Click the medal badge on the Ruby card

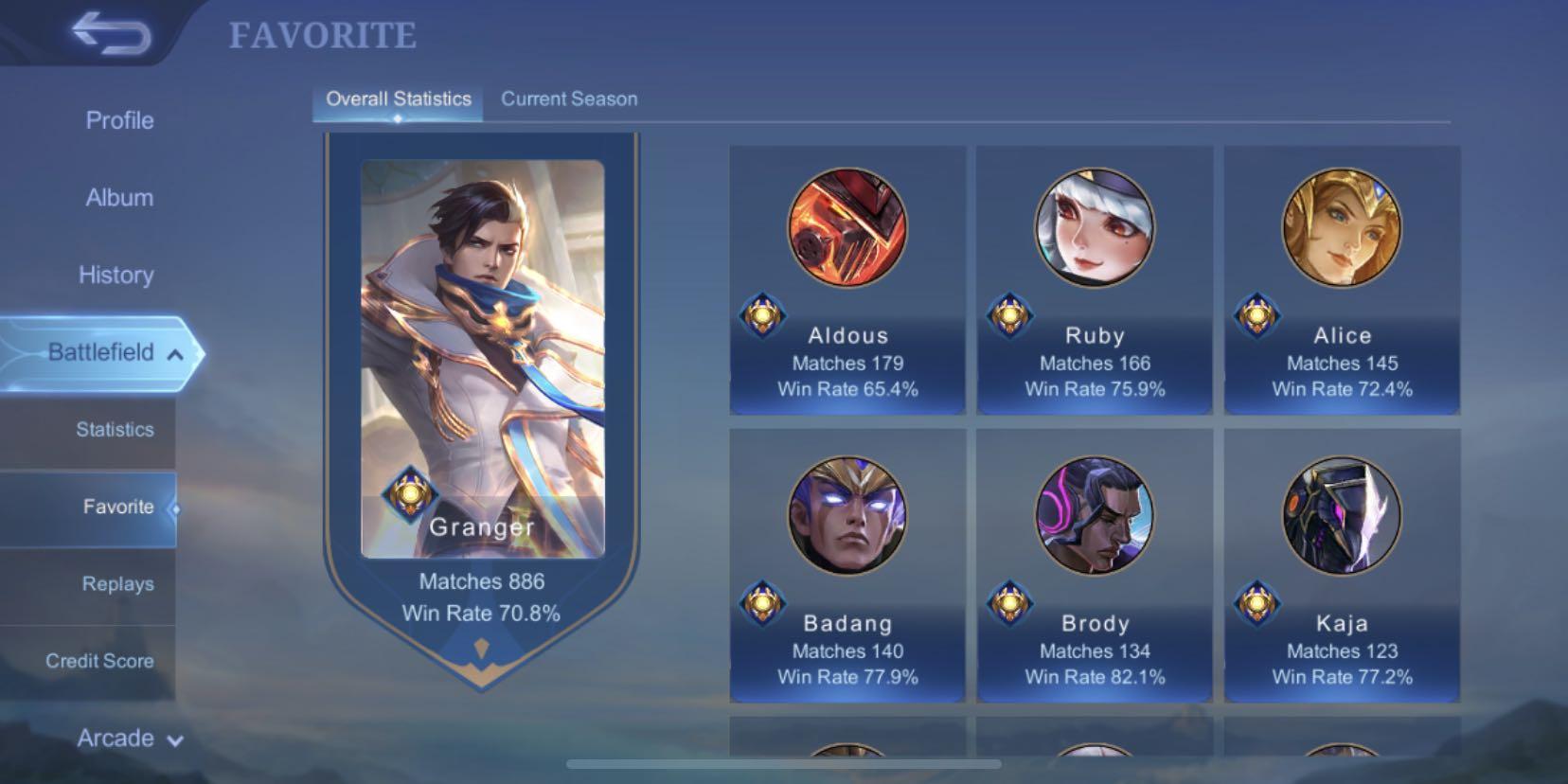1012,316
